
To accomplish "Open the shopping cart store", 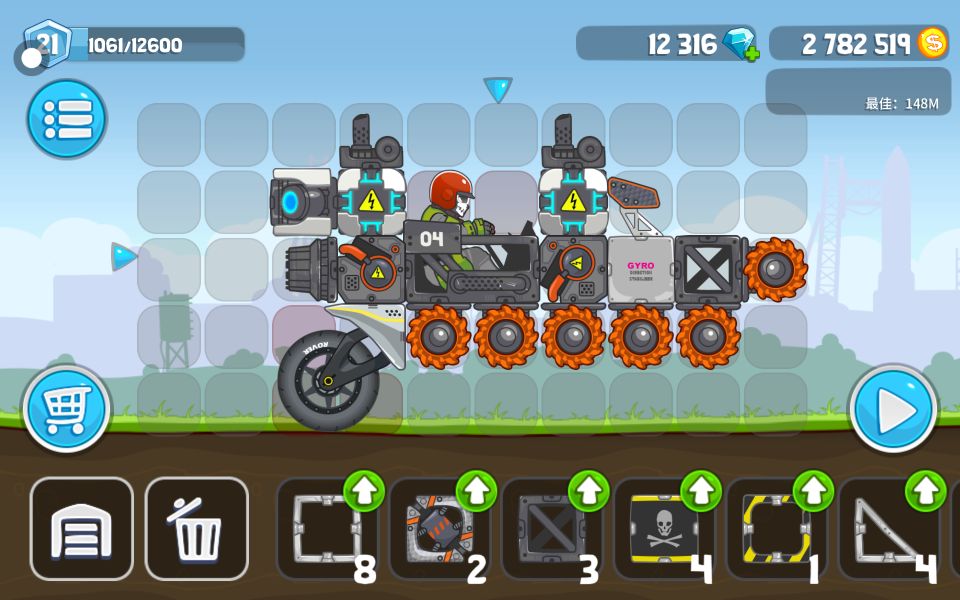I will coord(66,409).
